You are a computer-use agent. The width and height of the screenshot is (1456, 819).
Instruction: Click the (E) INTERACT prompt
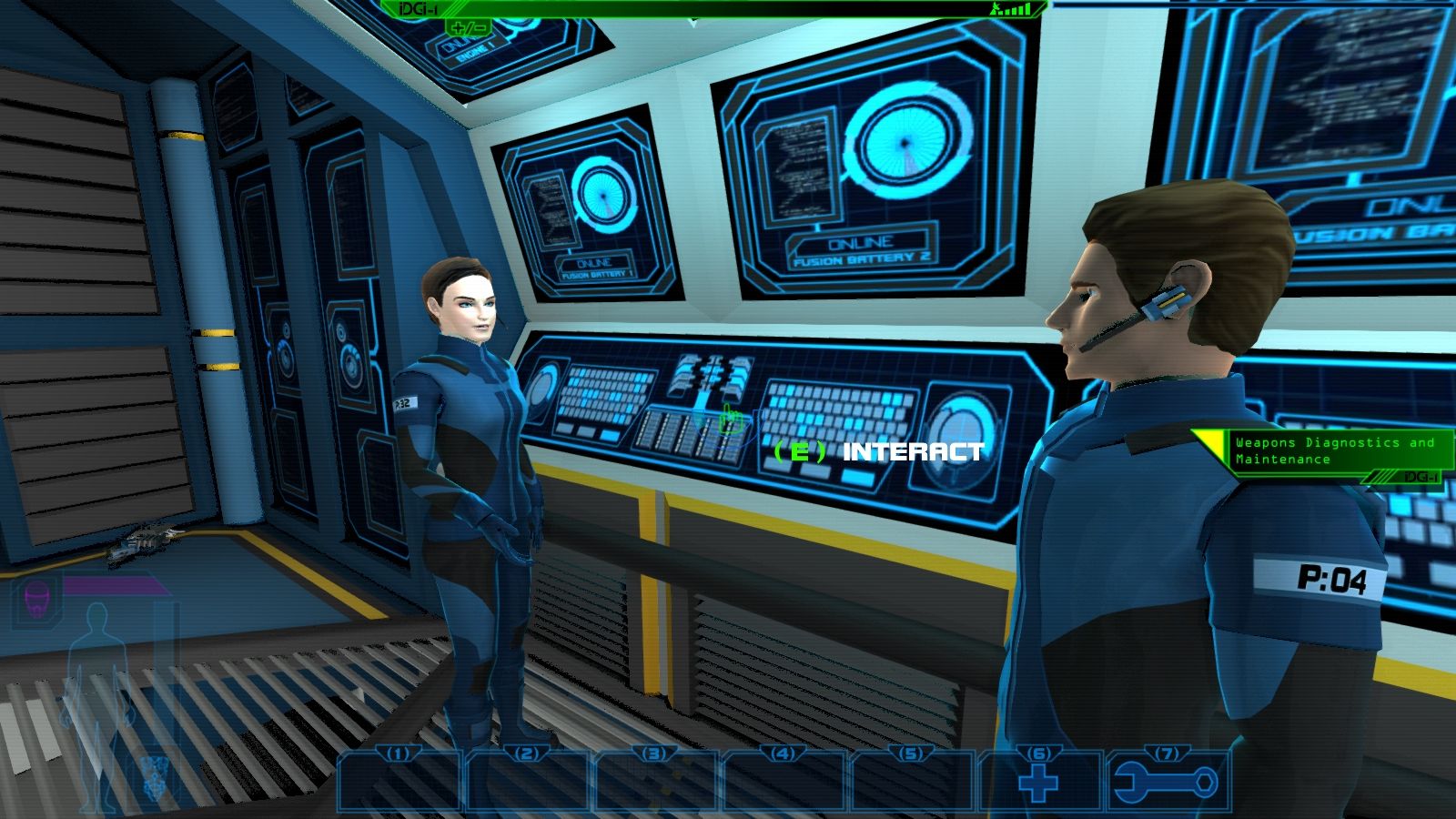click(878, 447)
